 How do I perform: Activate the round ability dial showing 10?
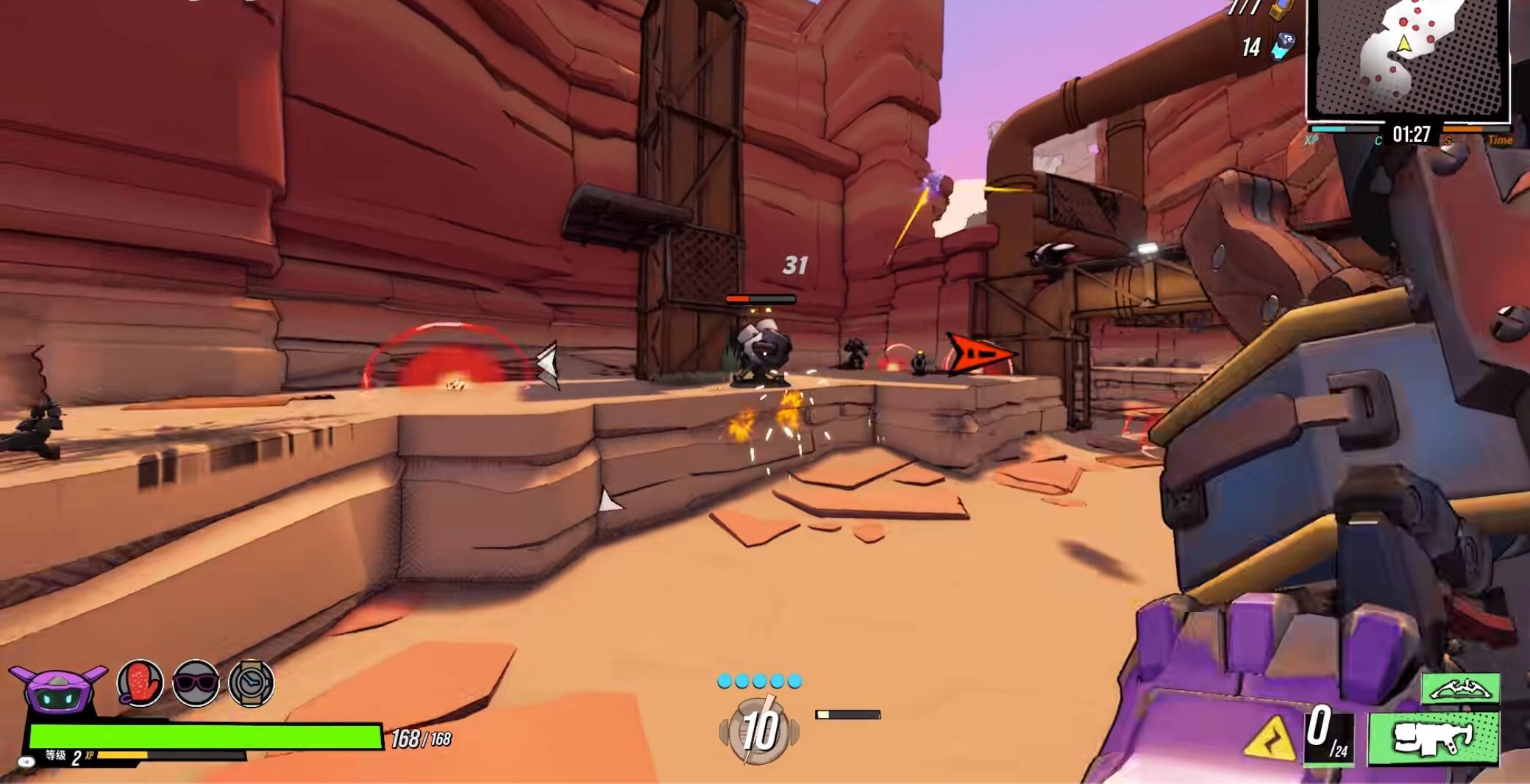759,730
